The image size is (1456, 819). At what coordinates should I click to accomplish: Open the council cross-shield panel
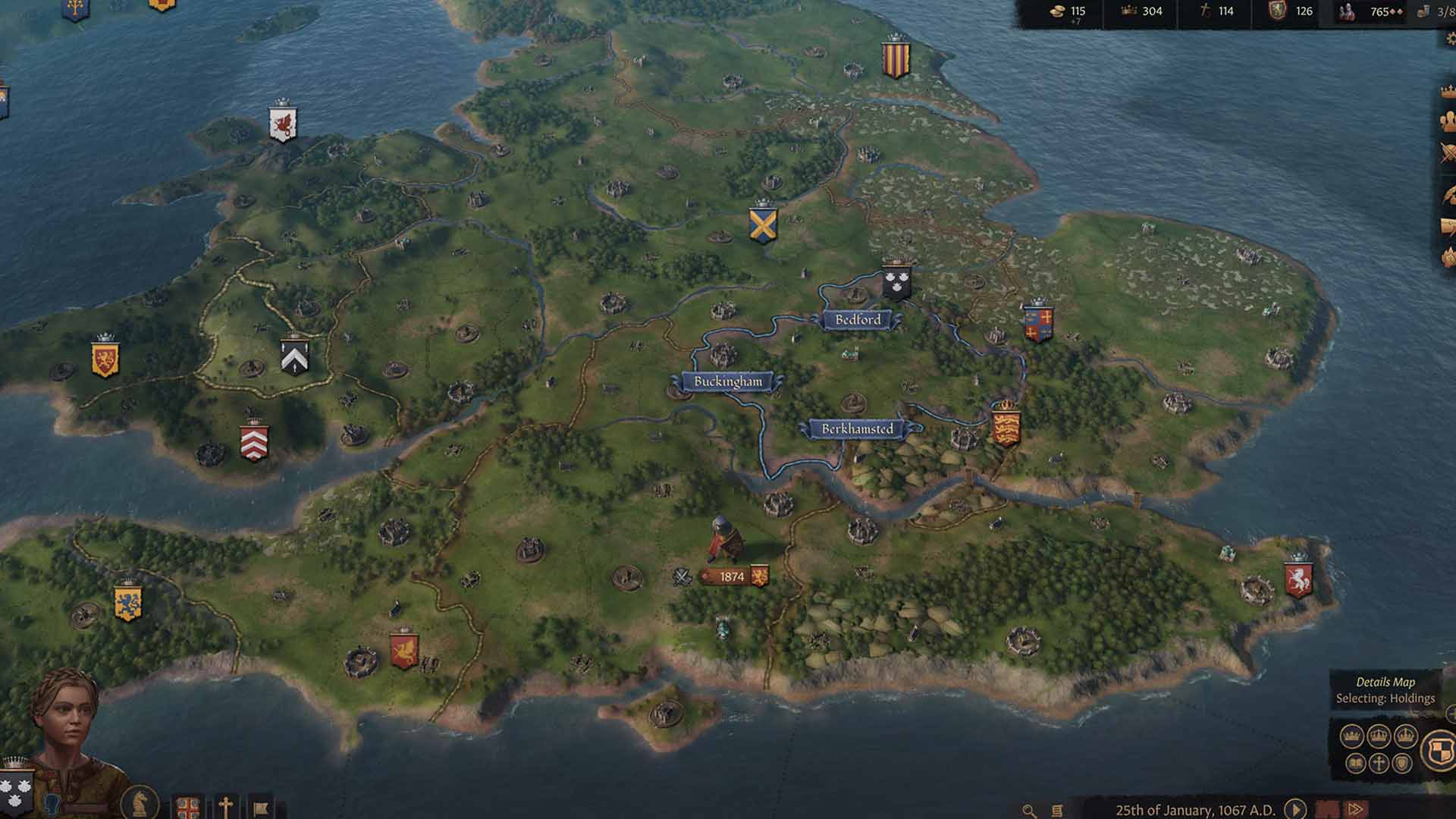pos(187,806)
